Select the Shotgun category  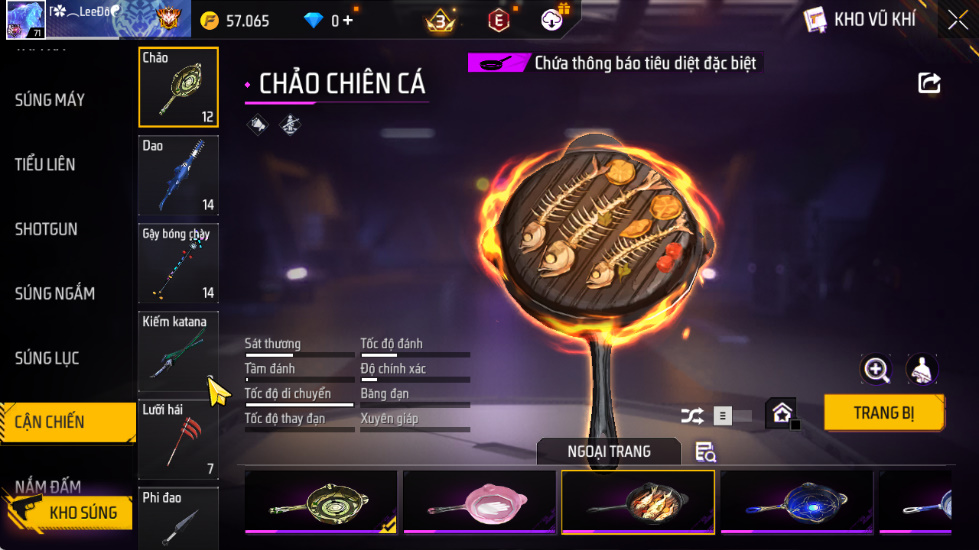pos(46,229)
